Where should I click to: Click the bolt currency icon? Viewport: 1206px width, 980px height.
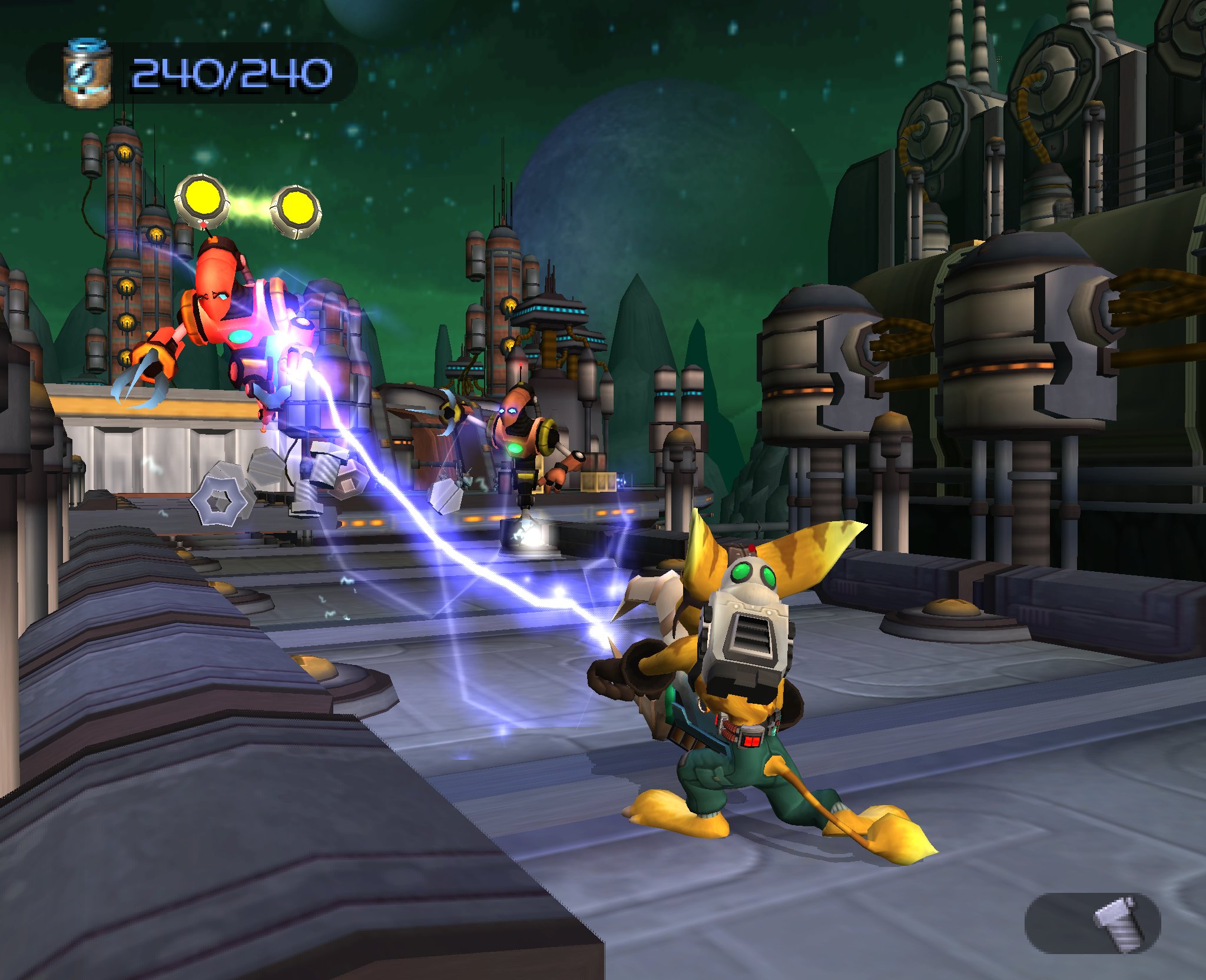point(1119,923)
